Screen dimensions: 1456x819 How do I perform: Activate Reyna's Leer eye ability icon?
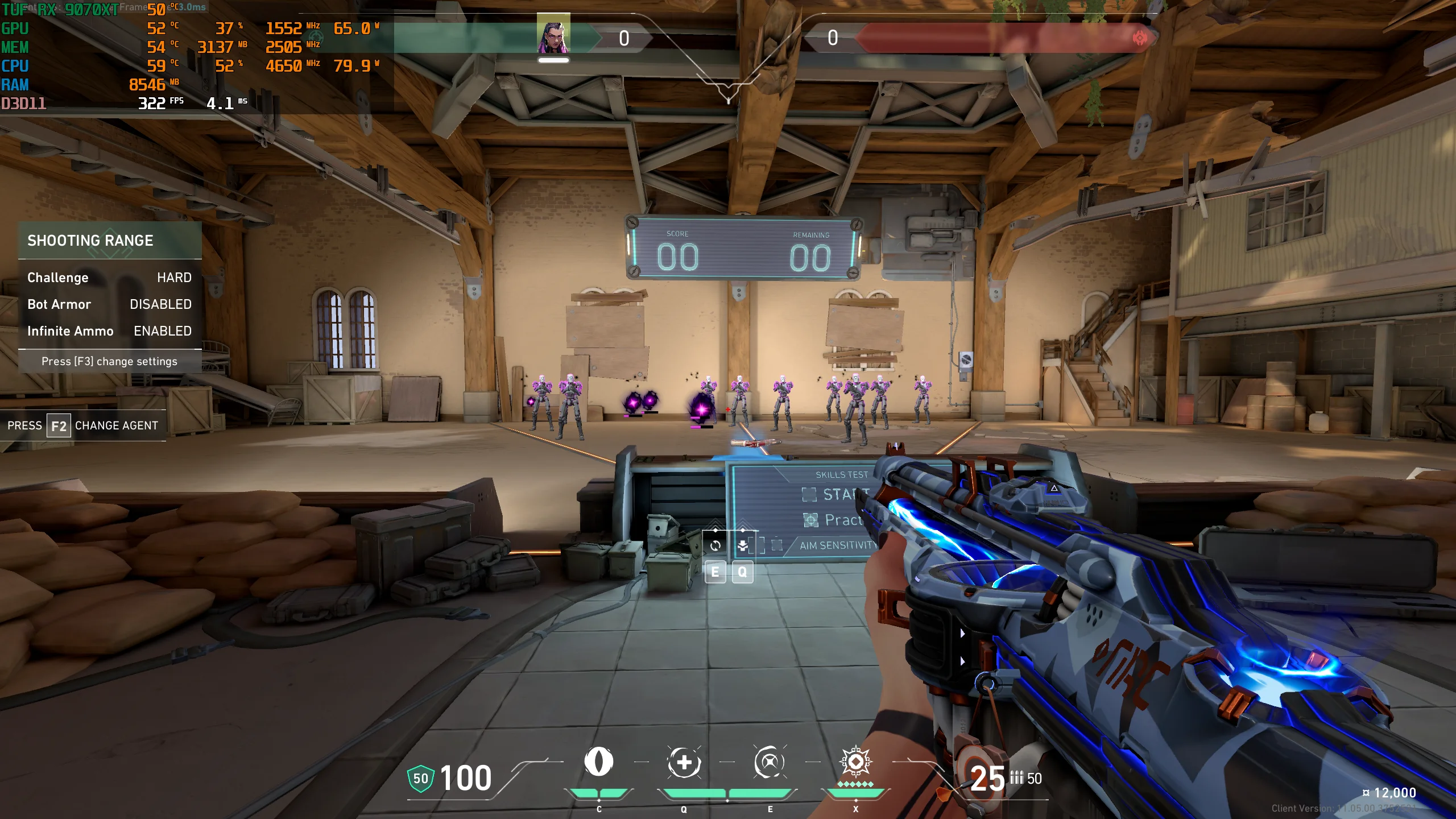click(598, 762)
